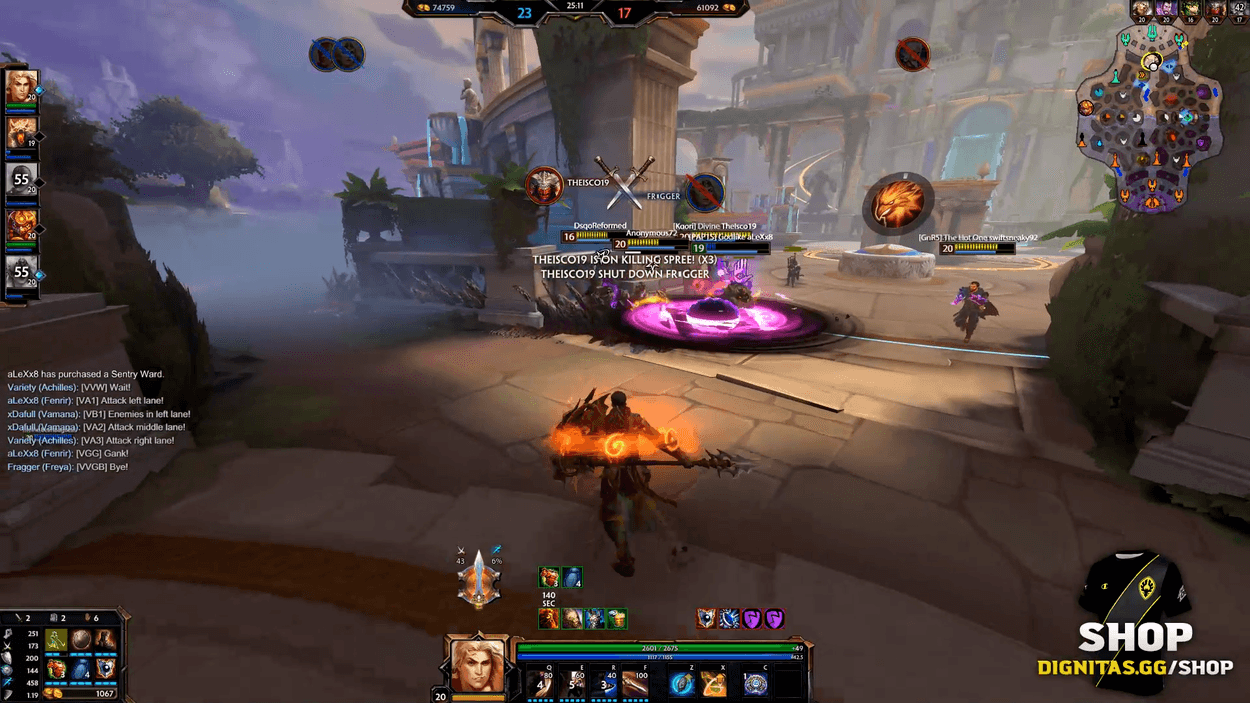Click the teammate portrait showing 55 respawn with lowest position
Screen dimensions: 1250x703
click(x=22, y=271)
